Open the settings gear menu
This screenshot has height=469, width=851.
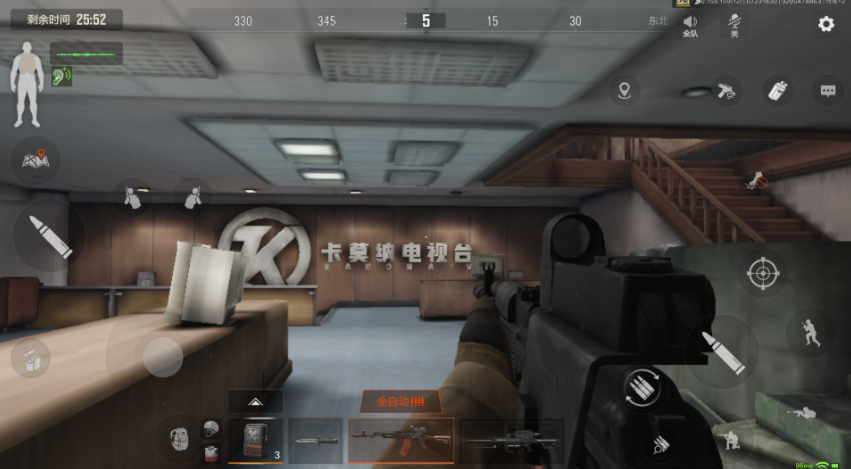click(x=826, y=24)
